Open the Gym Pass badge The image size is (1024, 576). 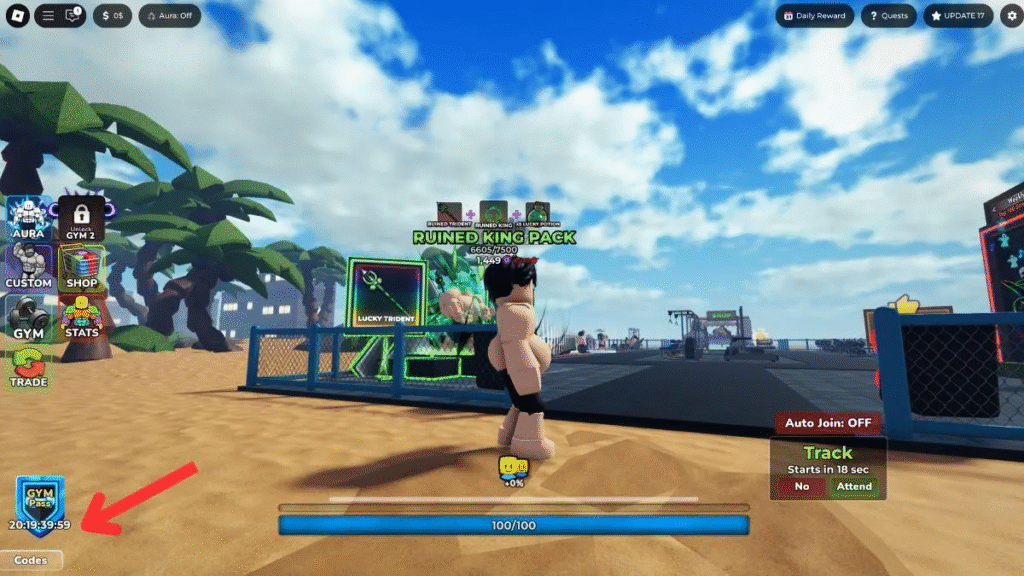point(40,499)
